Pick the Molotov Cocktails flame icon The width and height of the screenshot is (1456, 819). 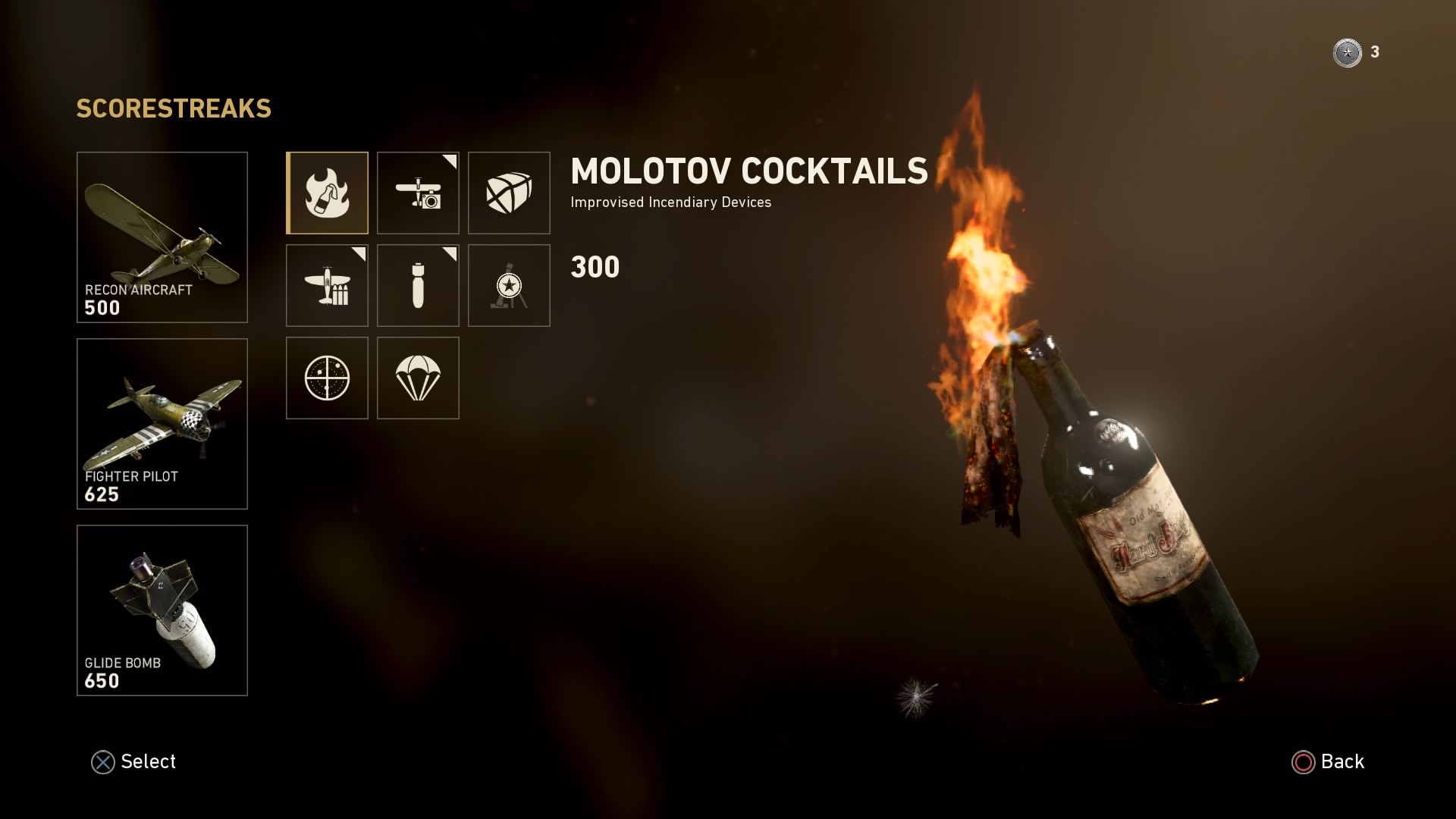tap(328, 193)
